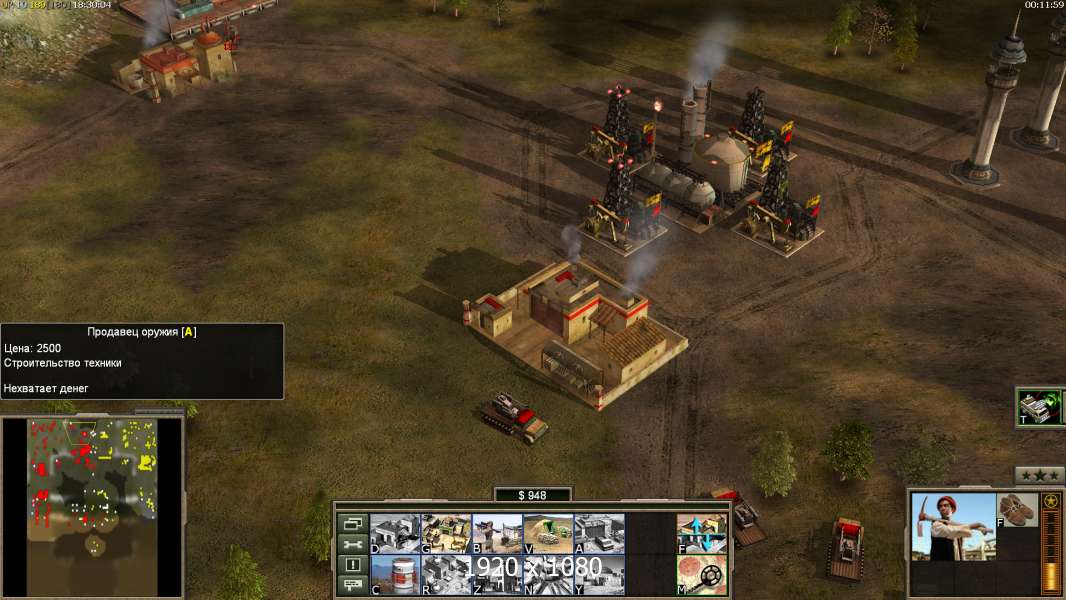1066x600 pixels.
Task: Open the chat message button
Action: (x=352, y=585)
